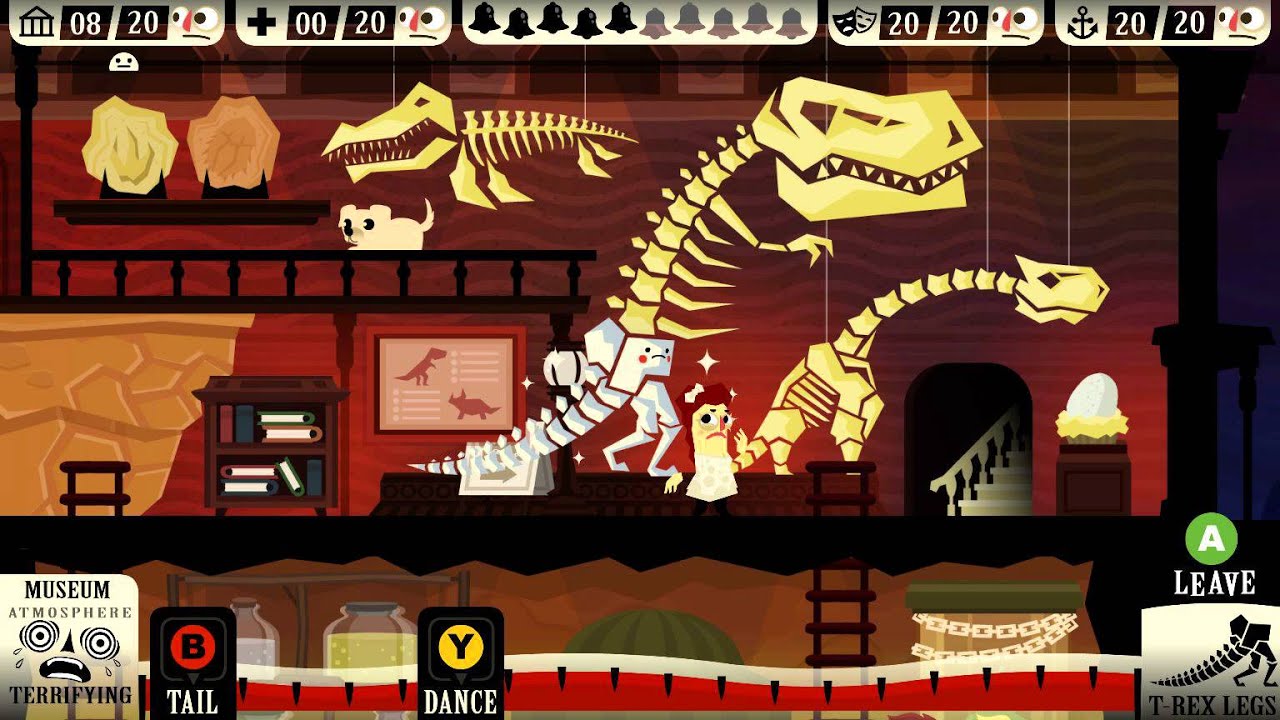Click the row of bells tracker
1280x720 pixels.
(x=640, y=21)
